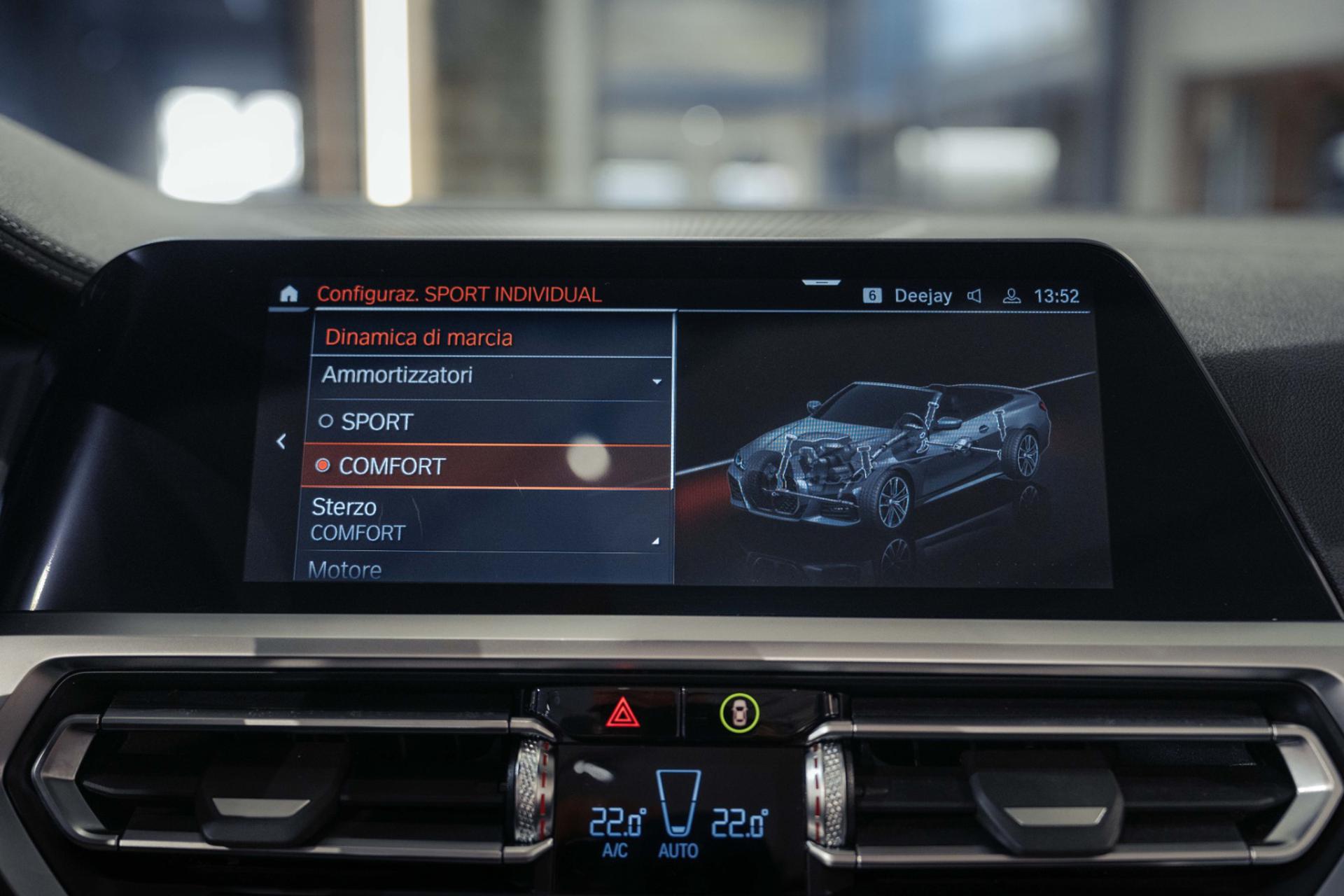This screenshot has height=896, width=1344.
Task: Toggle the speaker mute icon
Action: [974, 296]
